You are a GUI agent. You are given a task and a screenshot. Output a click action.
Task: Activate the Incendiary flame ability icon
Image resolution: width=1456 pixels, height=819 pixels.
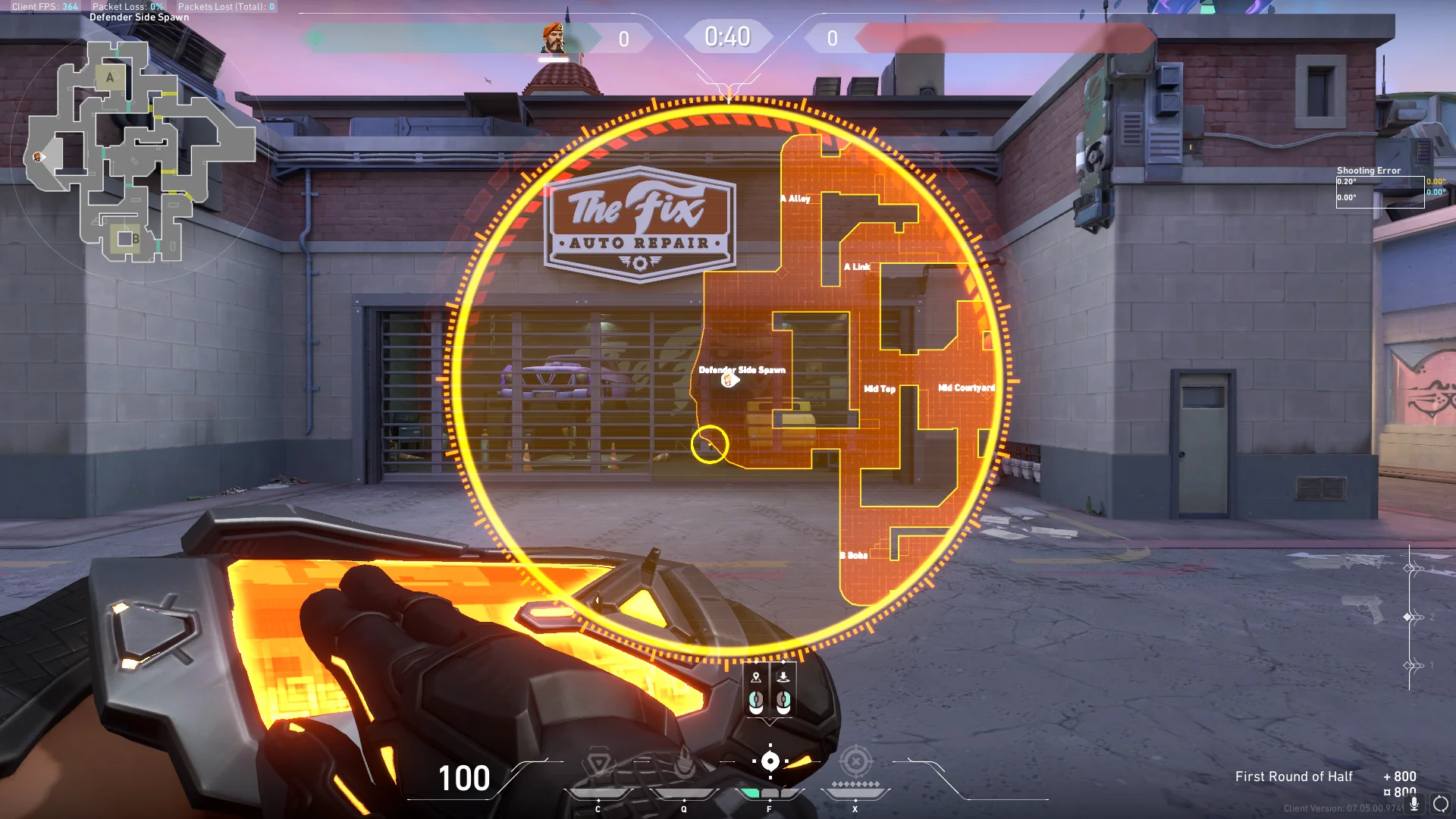[684, 763]
